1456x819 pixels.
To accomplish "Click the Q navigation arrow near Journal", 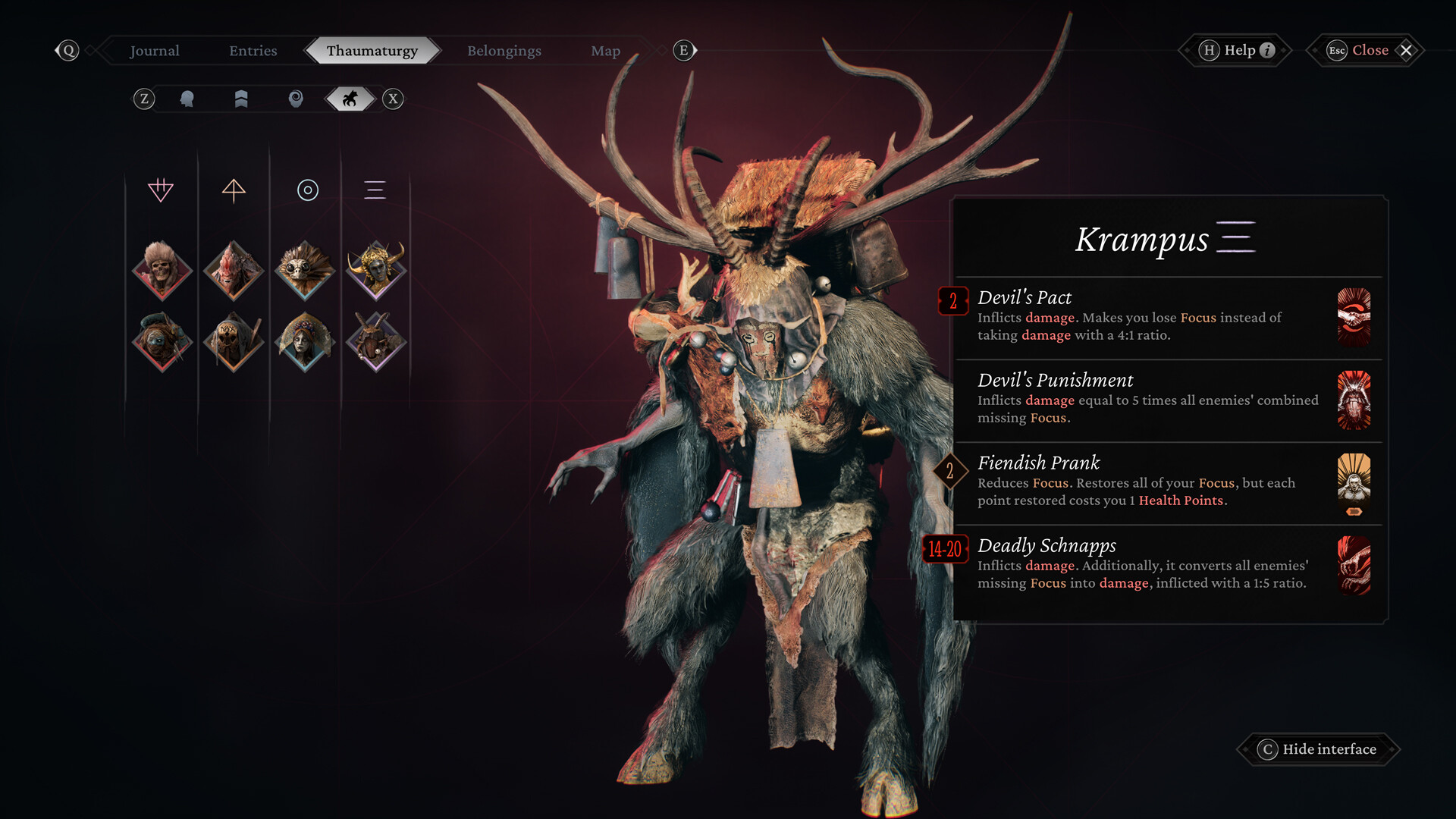I will coord(69,50).
